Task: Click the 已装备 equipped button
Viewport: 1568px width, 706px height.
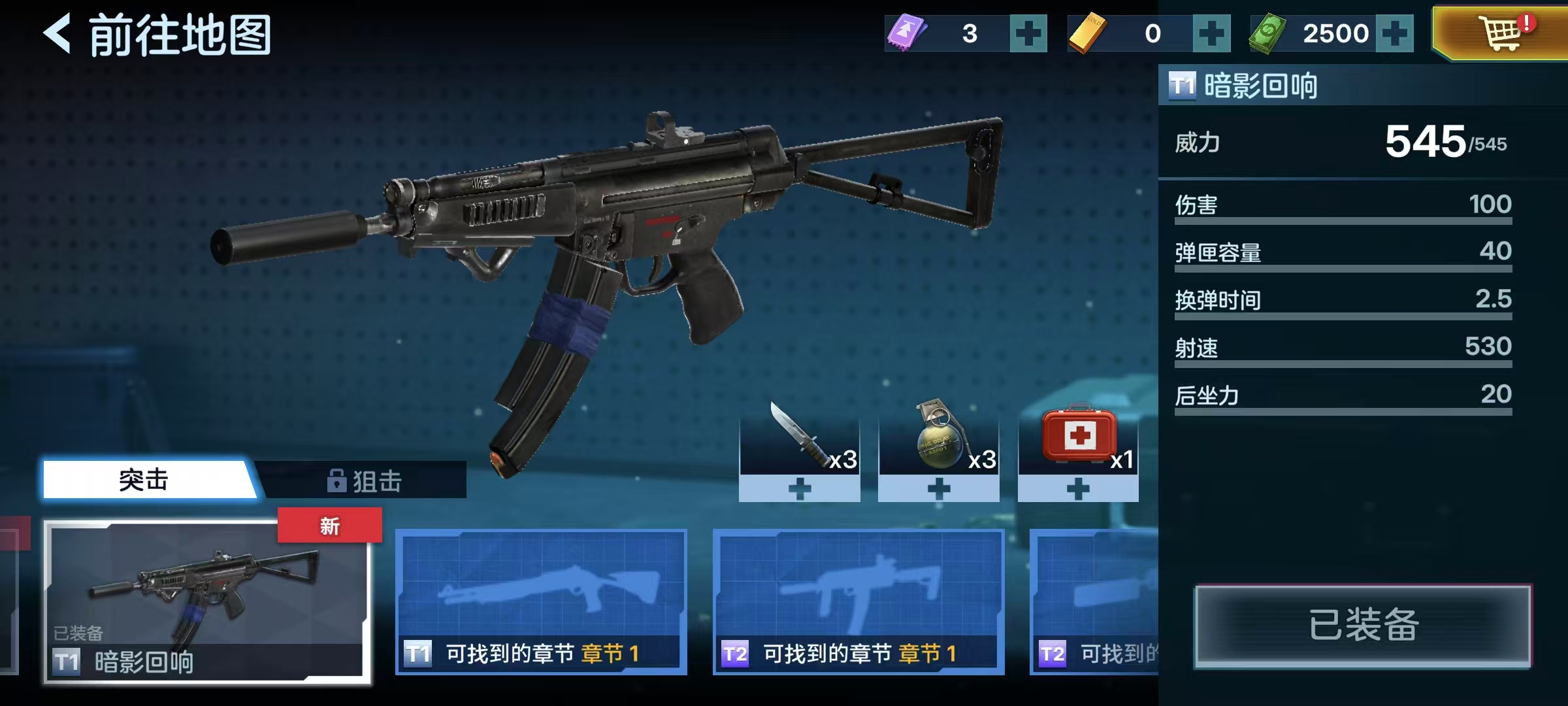Action: pyautogui.click(x=1363, y=626)
